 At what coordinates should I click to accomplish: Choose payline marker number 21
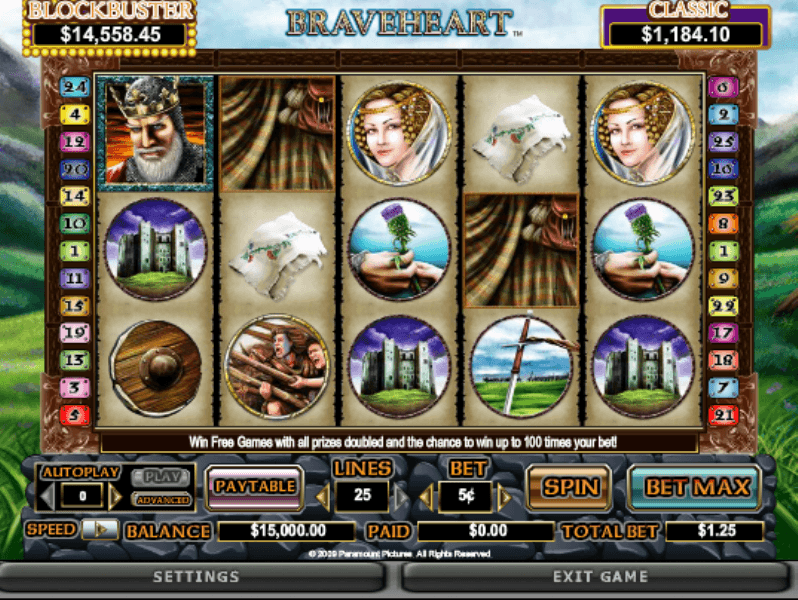[723, 414]
